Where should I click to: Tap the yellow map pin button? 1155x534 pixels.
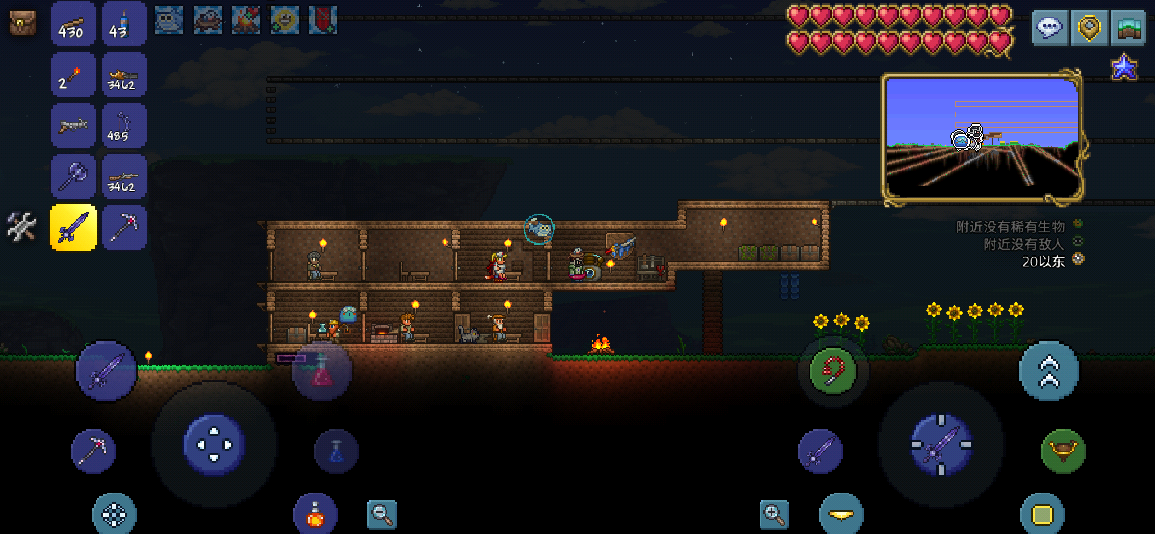[x=1089, y=27]
